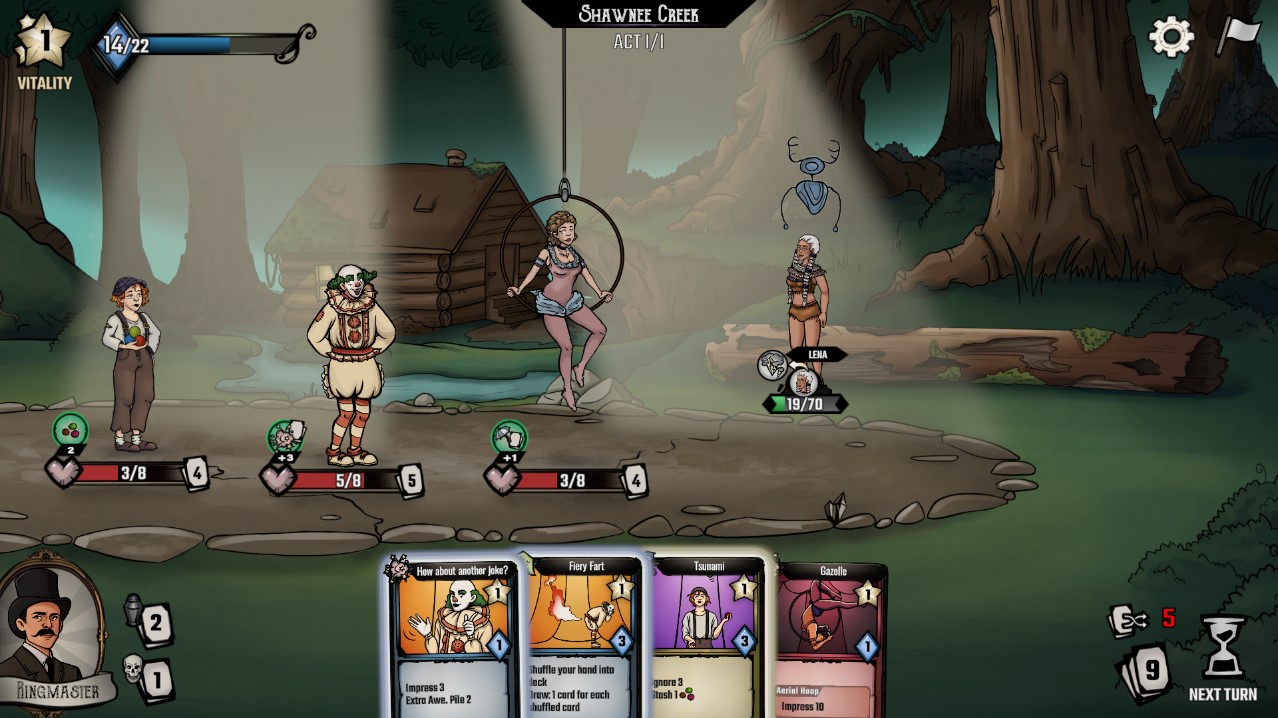1278x718 pixels.
Task: Inspect the aerialist's green status icon
Action: pos(509,437)
